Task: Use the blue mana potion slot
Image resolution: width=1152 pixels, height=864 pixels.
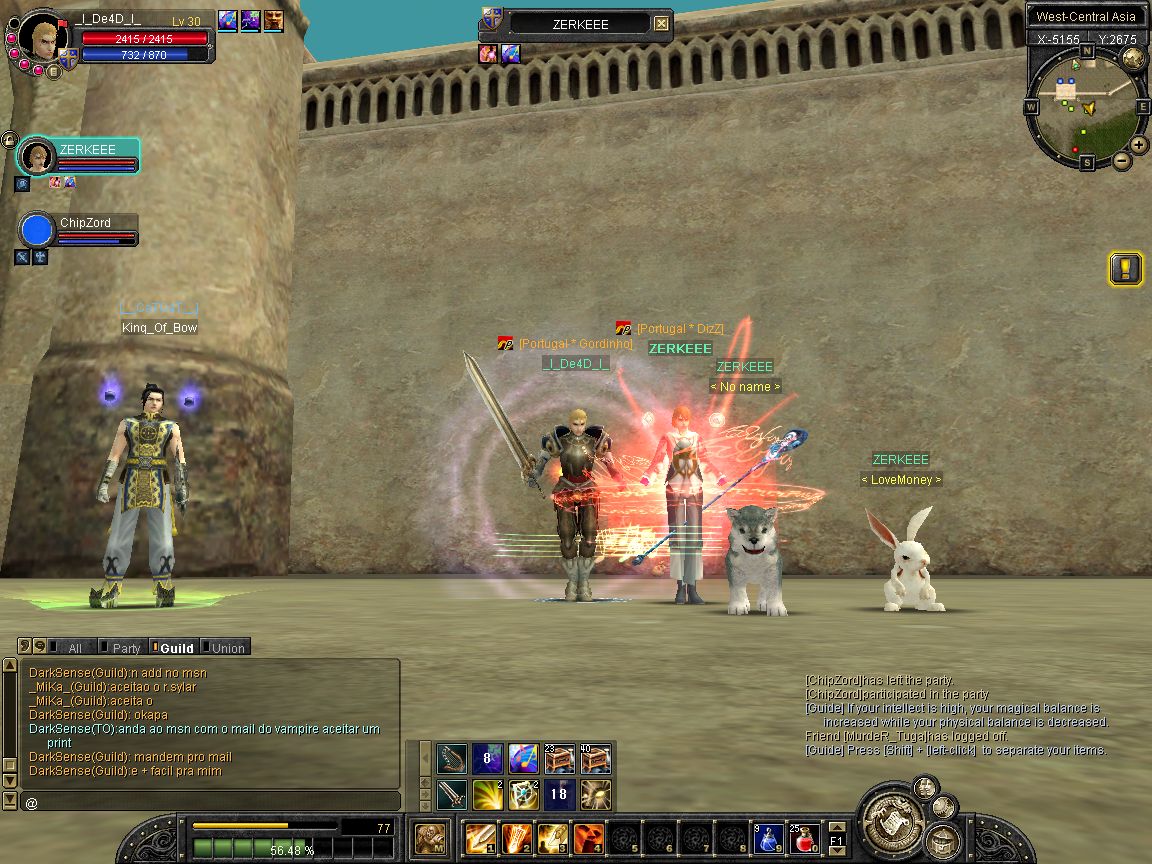Action: tap(767, 838)
